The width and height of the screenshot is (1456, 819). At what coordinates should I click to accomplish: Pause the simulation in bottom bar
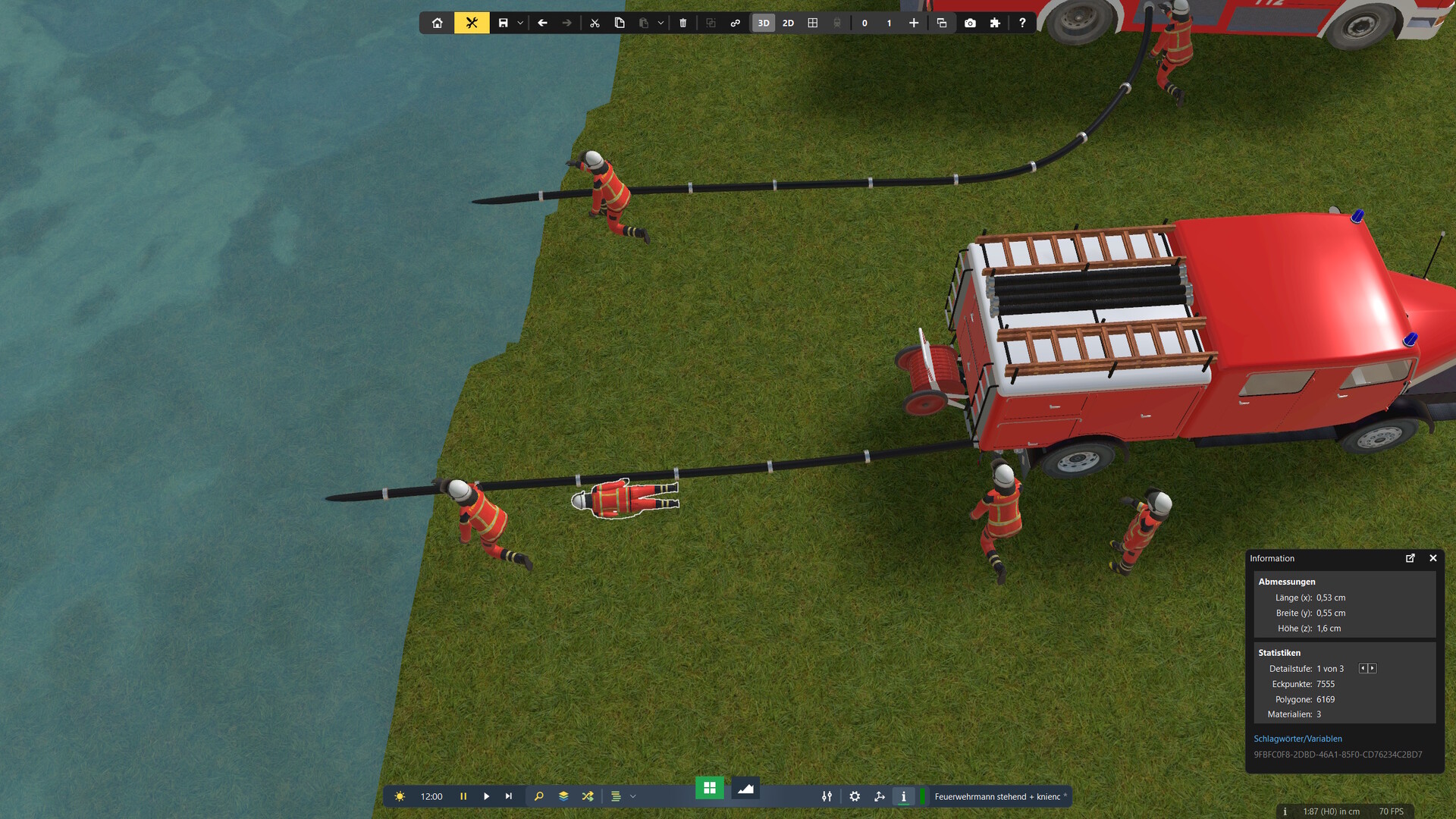pos(463,796)
